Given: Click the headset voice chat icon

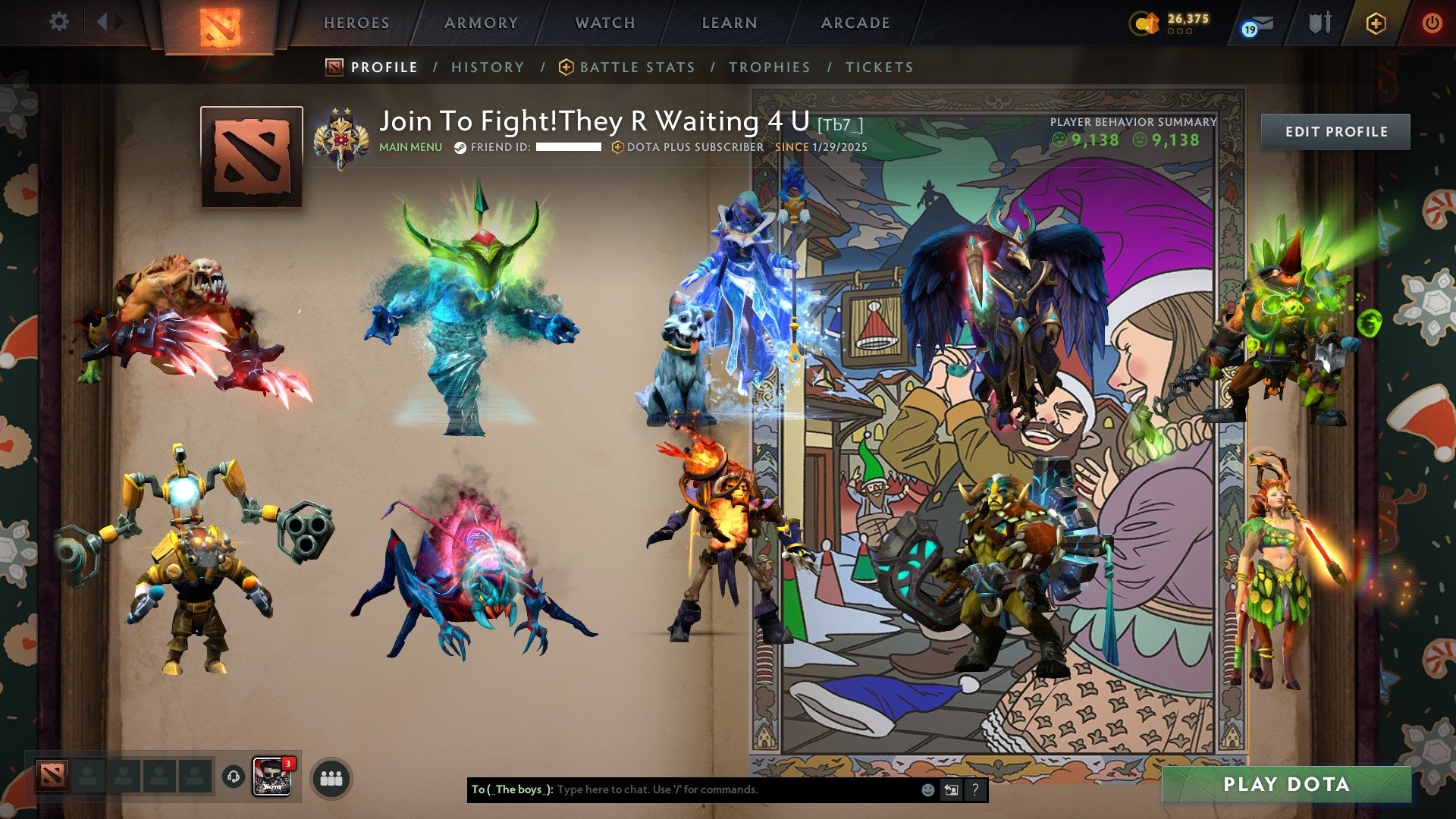Looking at the screenshot, I should point(234,777).
